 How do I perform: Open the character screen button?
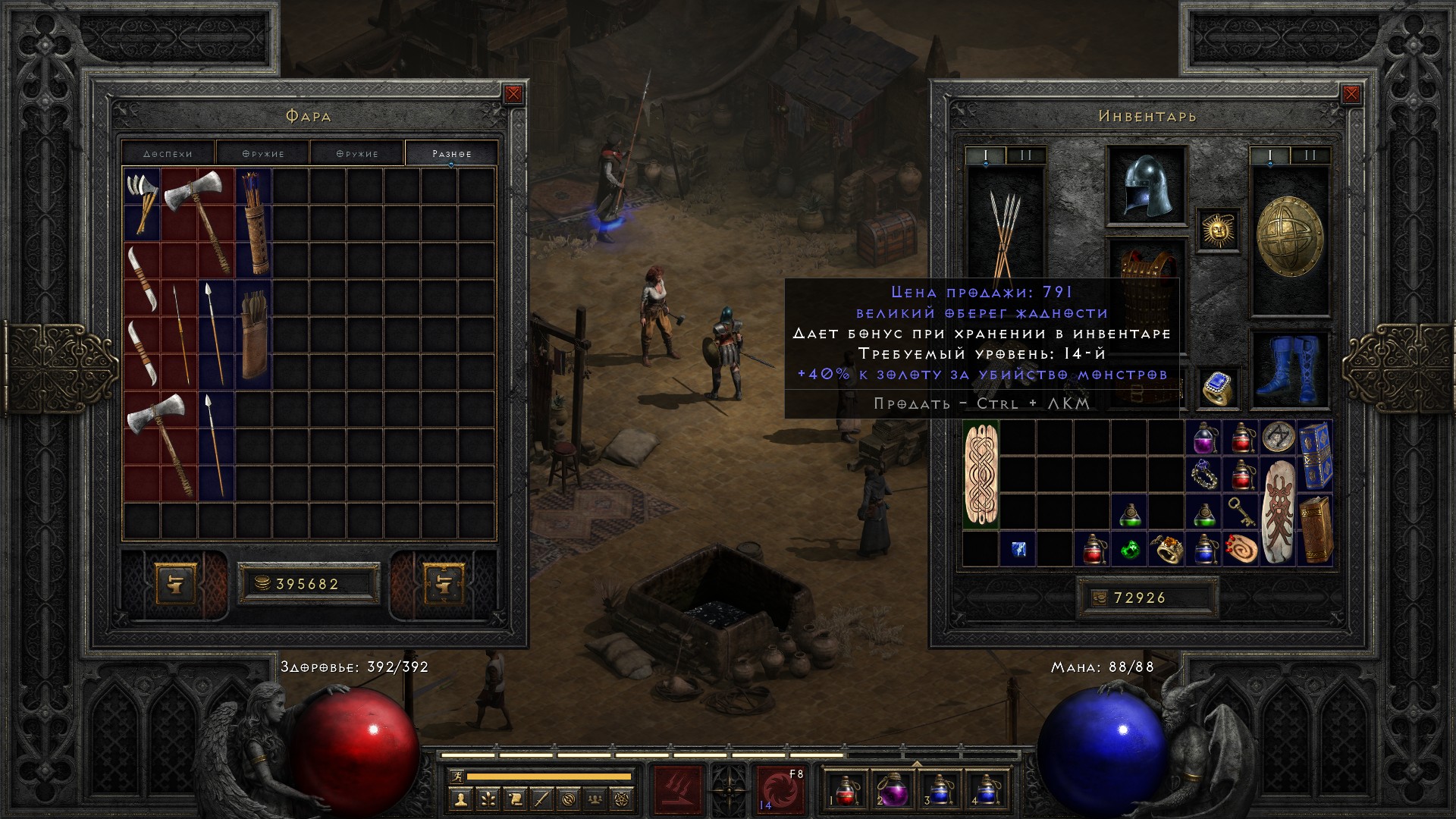[461, 798]
